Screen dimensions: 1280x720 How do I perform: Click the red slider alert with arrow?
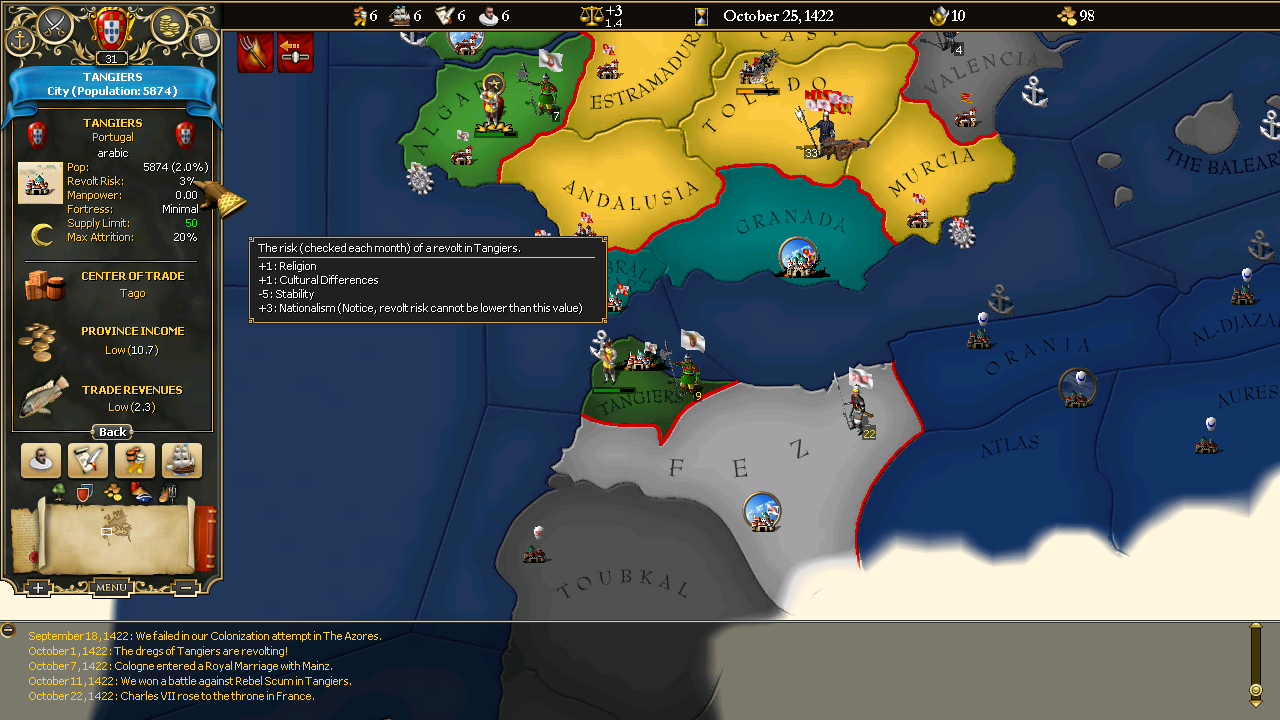tap(295, 52)
